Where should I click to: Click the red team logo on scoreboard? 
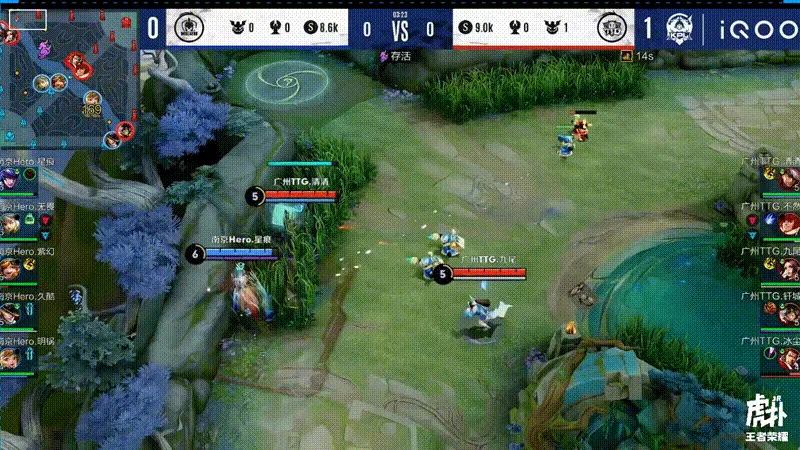(x=611, y=28)
